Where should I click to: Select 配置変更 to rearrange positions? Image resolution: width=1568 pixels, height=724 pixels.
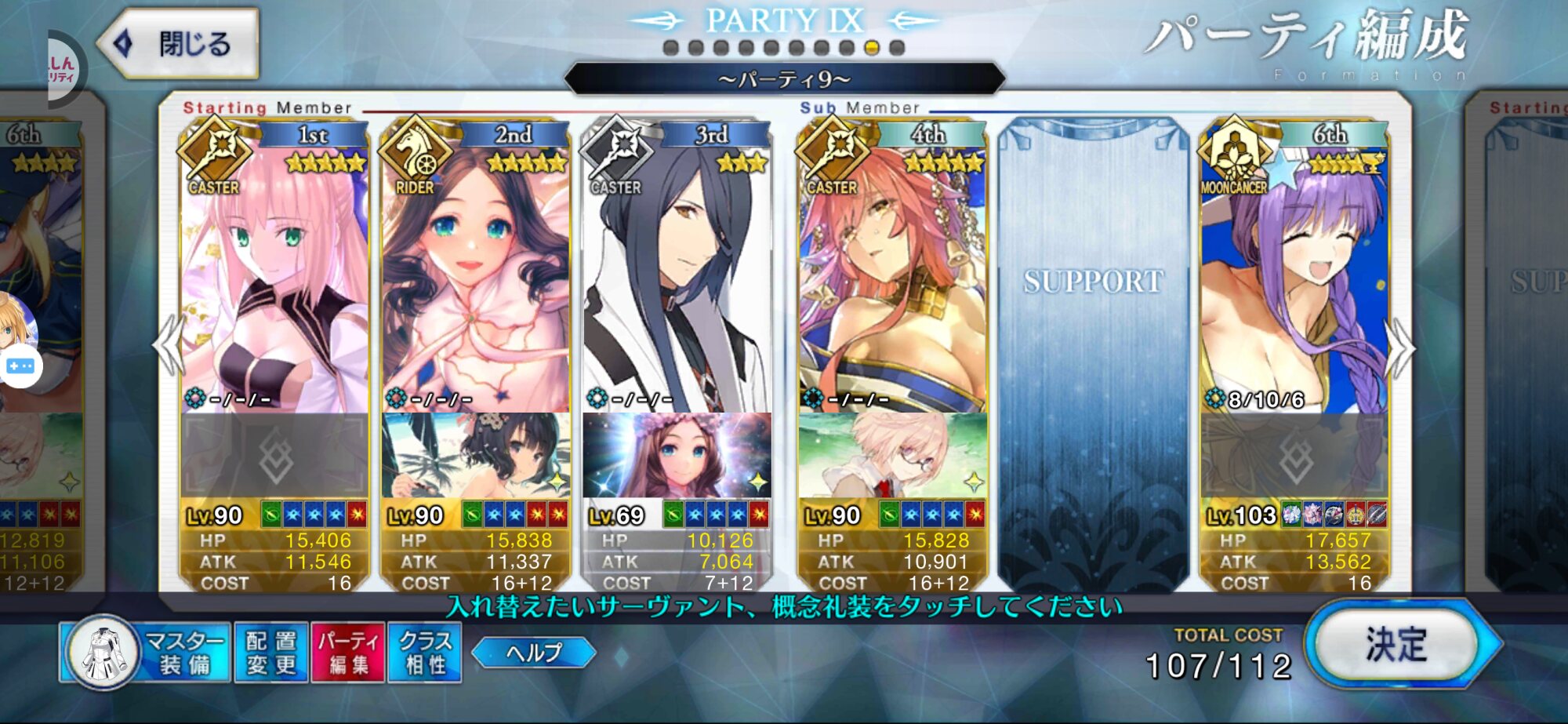(x=271, y=653)
